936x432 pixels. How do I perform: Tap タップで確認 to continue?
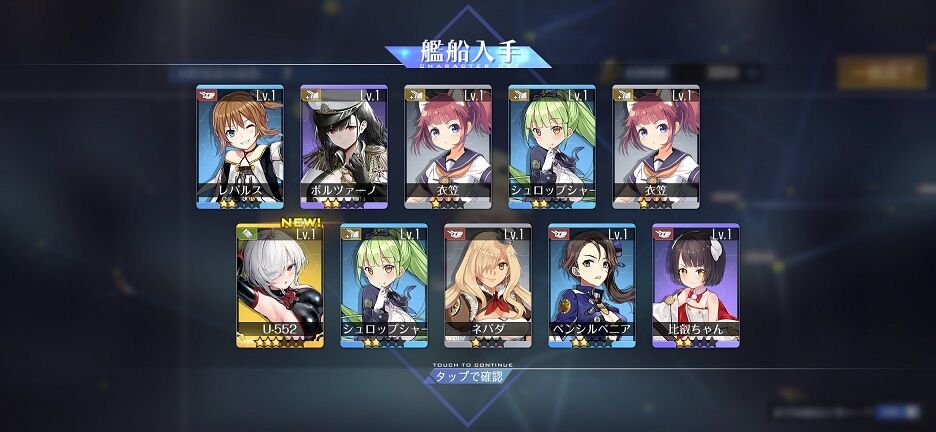(468, 377)
